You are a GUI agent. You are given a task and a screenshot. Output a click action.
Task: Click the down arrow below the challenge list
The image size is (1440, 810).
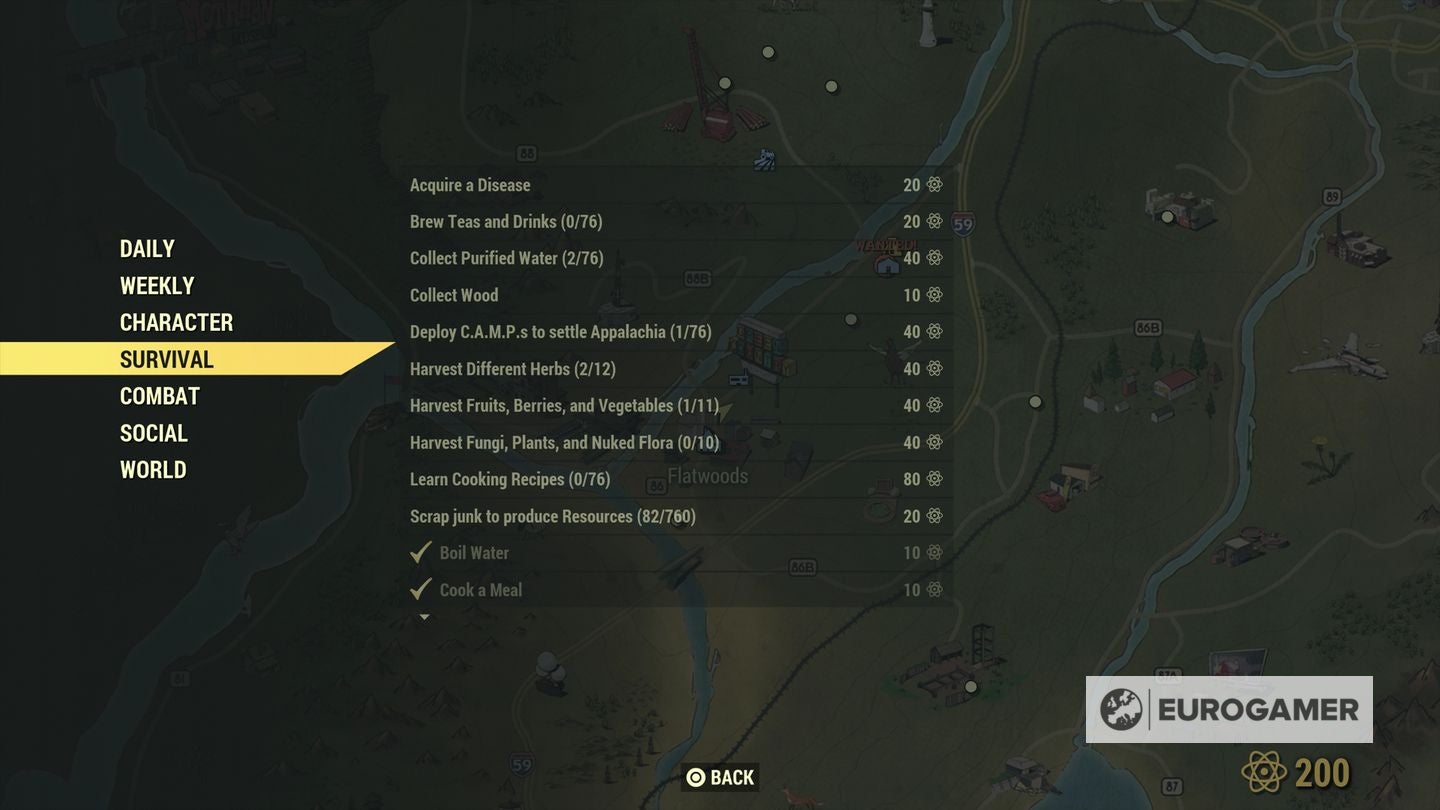(421, 618)
